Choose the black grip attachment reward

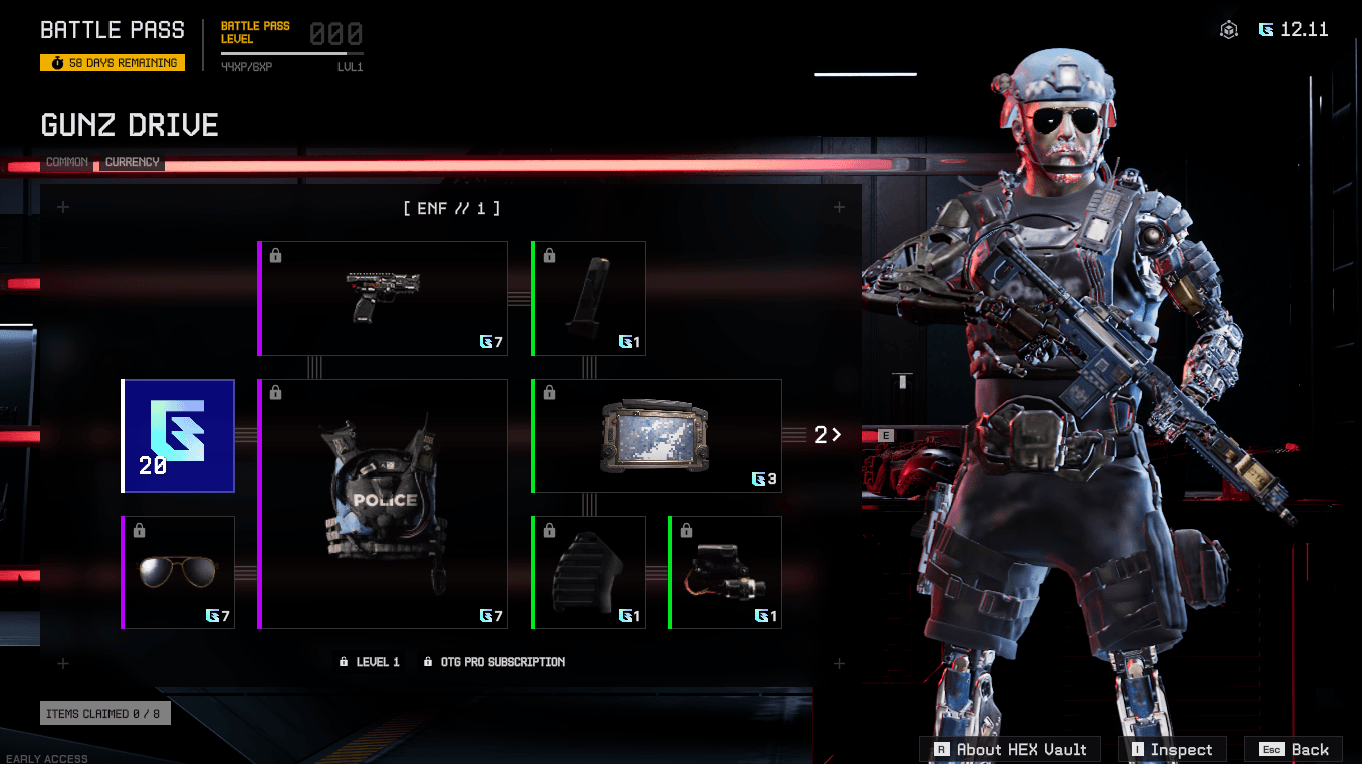[x=589, y=572]
